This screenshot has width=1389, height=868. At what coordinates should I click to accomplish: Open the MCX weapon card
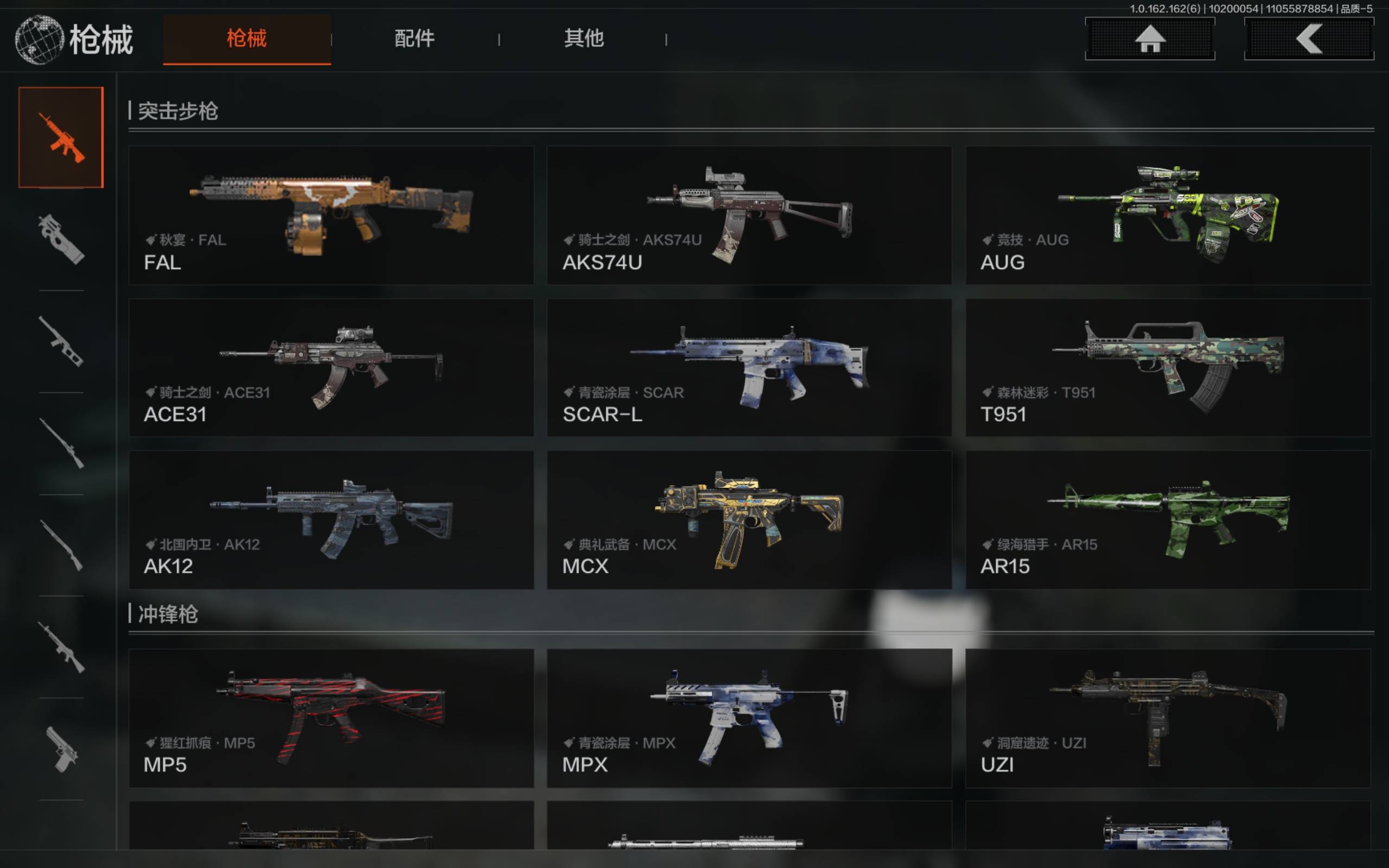pyautogui.click(x=749, y=520)
